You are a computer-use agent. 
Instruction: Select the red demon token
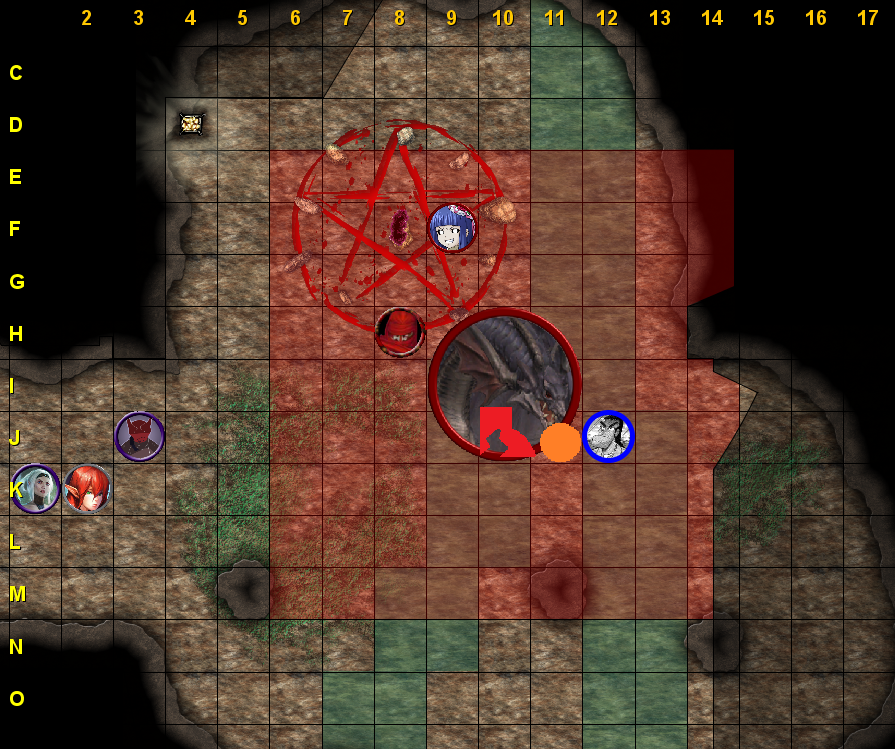coord(139,437)
